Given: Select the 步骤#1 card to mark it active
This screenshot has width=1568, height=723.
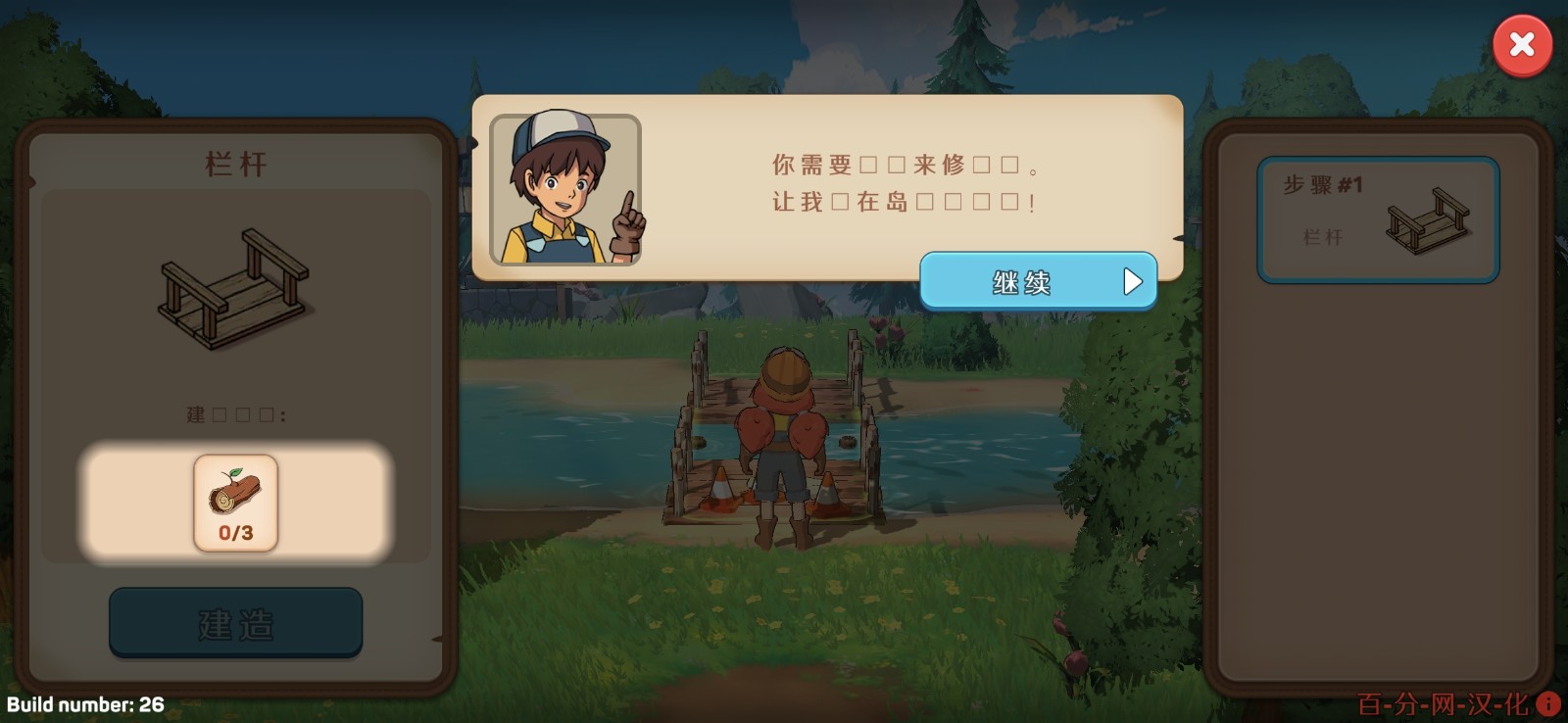Looking at the screenshot, I should [x=1378, y=219].
